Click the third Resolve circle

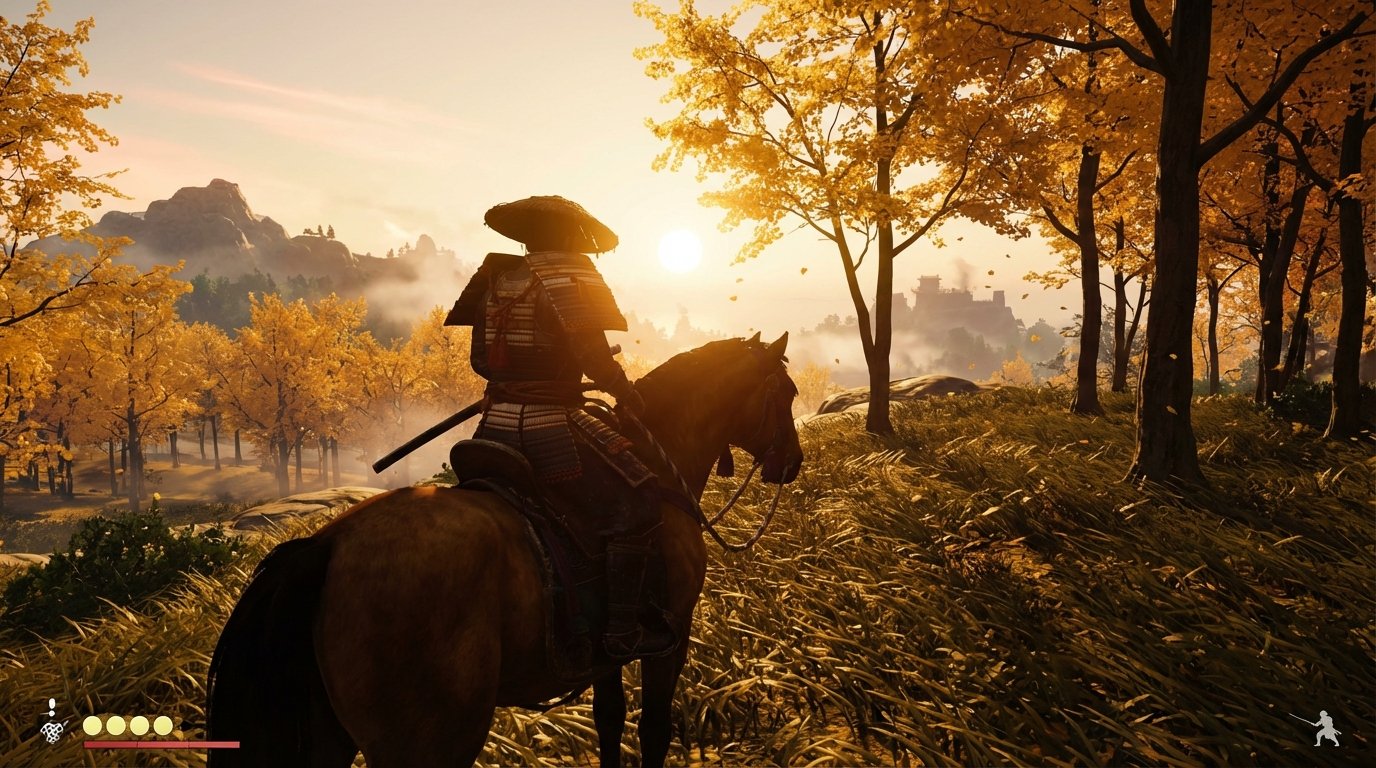pos(139,725)
